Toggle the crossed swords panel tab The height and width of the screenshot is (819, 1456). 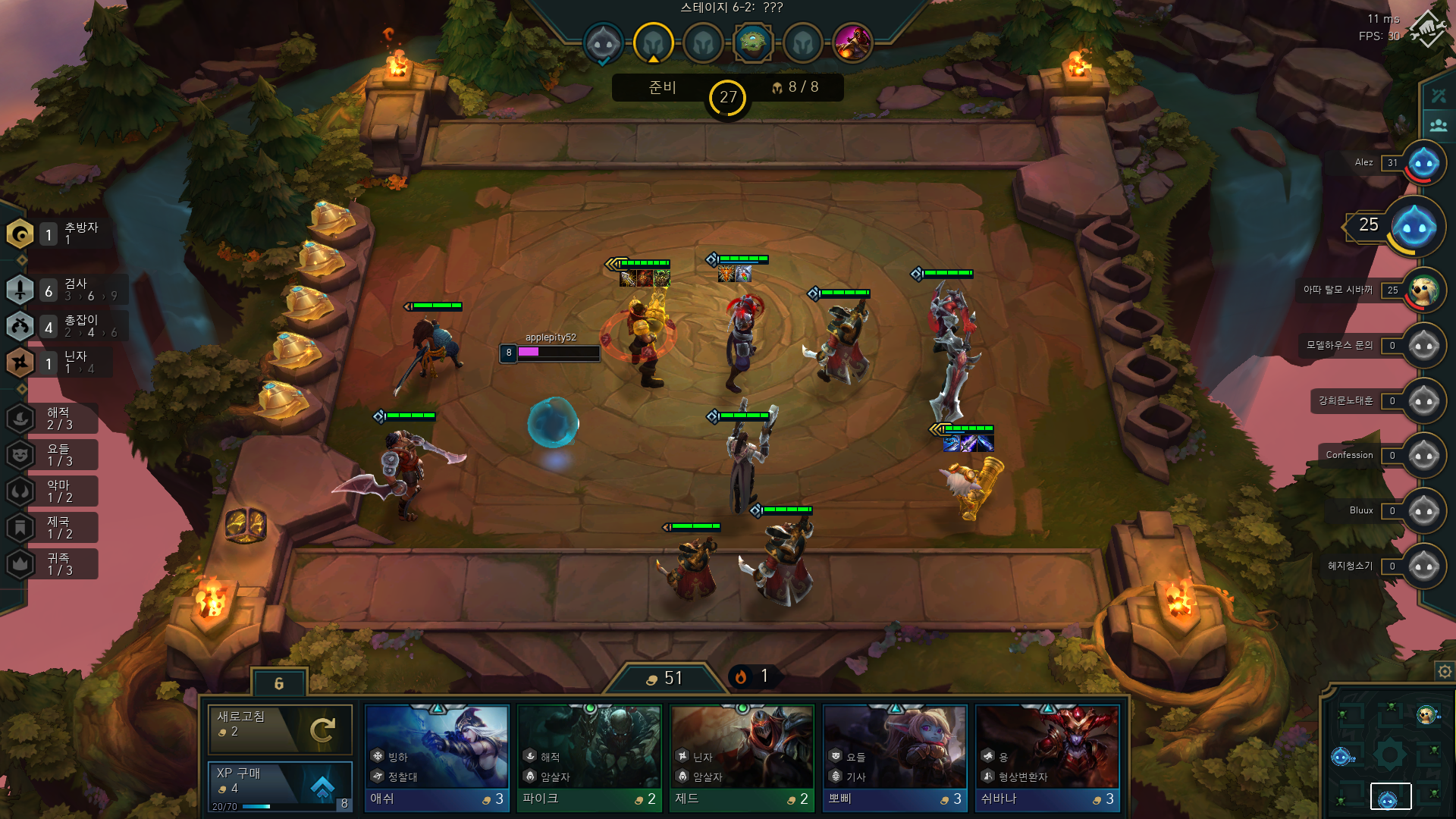pos(1439,96)
